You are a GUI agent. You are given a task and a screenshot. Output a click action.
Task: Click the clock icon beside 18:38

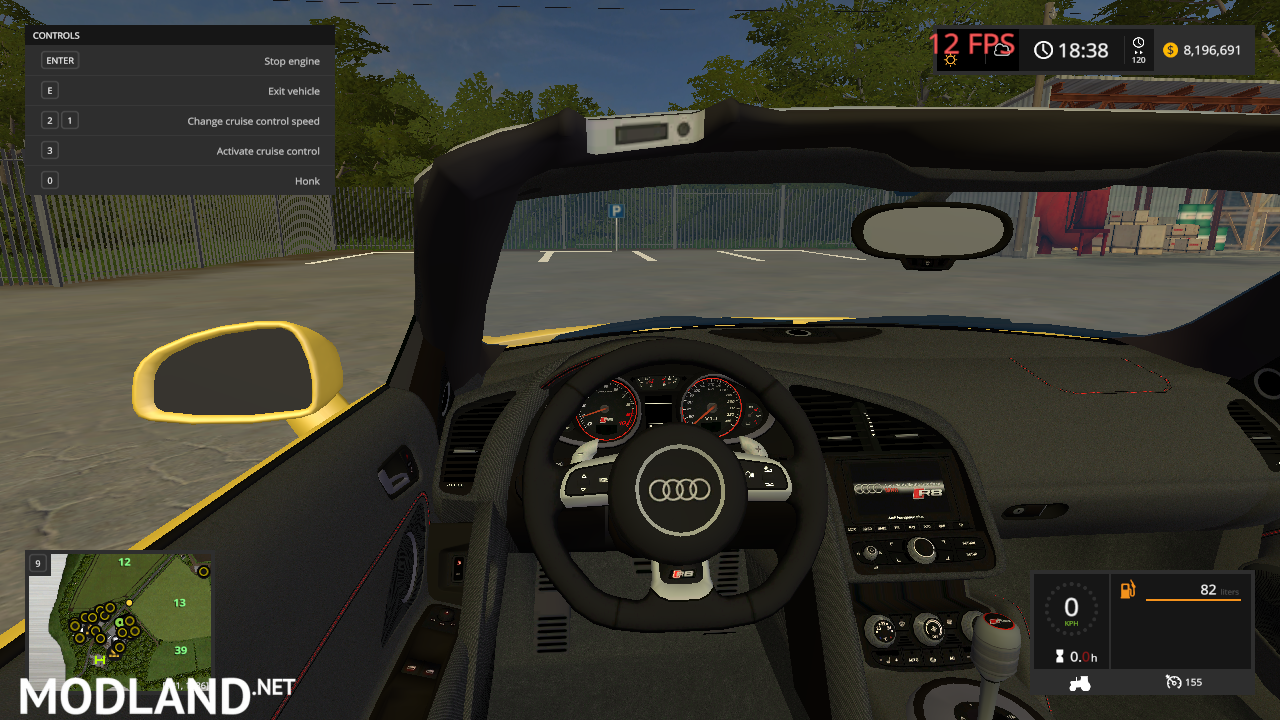click(x=1043, y=49)
